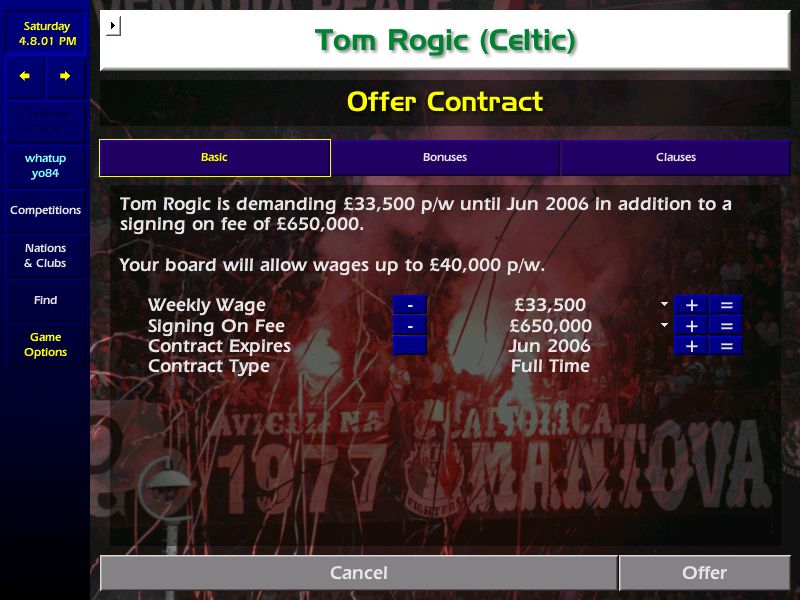The image size is (800, 600).
Task: Open Game Options
Action: [x=45, y=345]
